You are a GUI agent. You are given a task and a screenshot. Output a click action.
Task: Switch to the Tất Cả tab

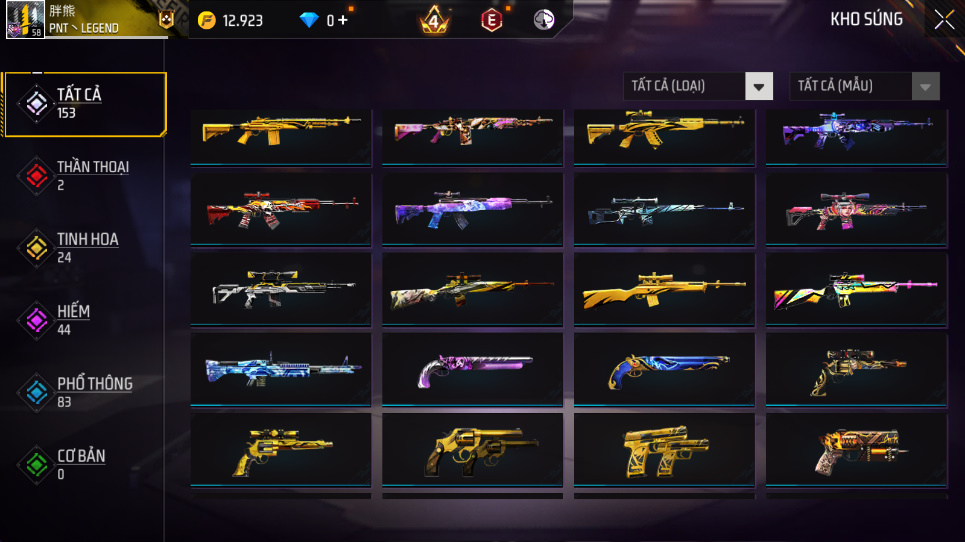[x=83, y=103]
